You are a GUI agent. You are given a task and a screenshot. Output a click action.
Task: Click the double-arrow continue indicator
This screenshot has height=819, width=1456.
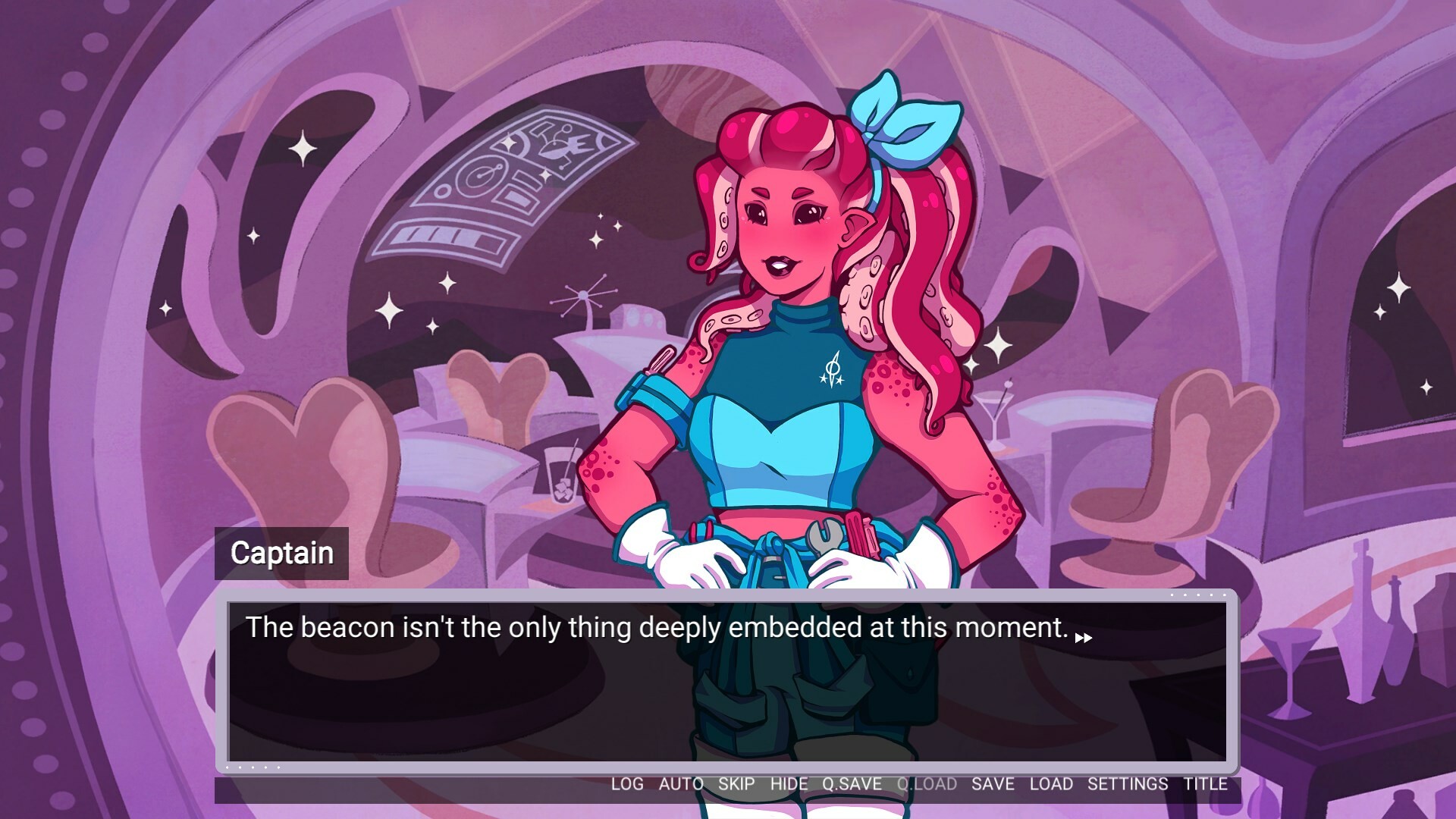coord(1084,637)
